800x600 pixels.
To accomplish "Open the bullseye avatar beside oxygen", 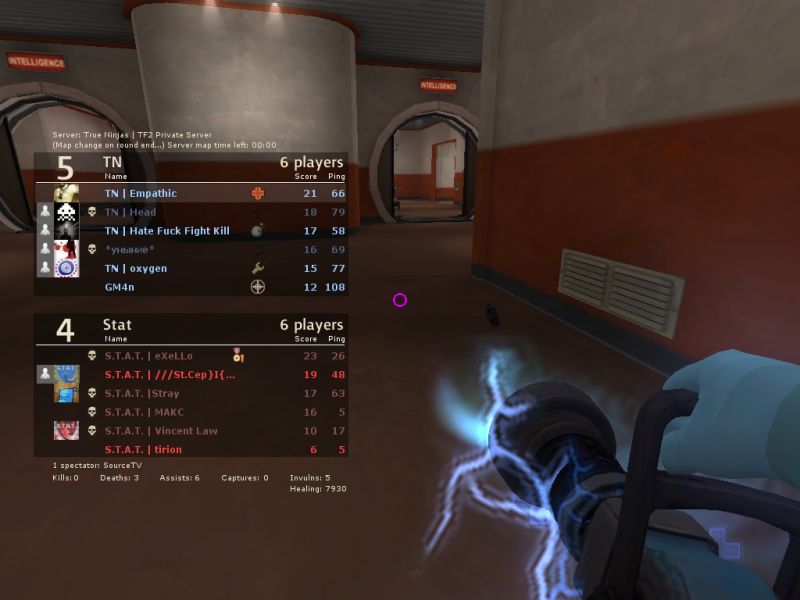I will (x=67, y=268).
